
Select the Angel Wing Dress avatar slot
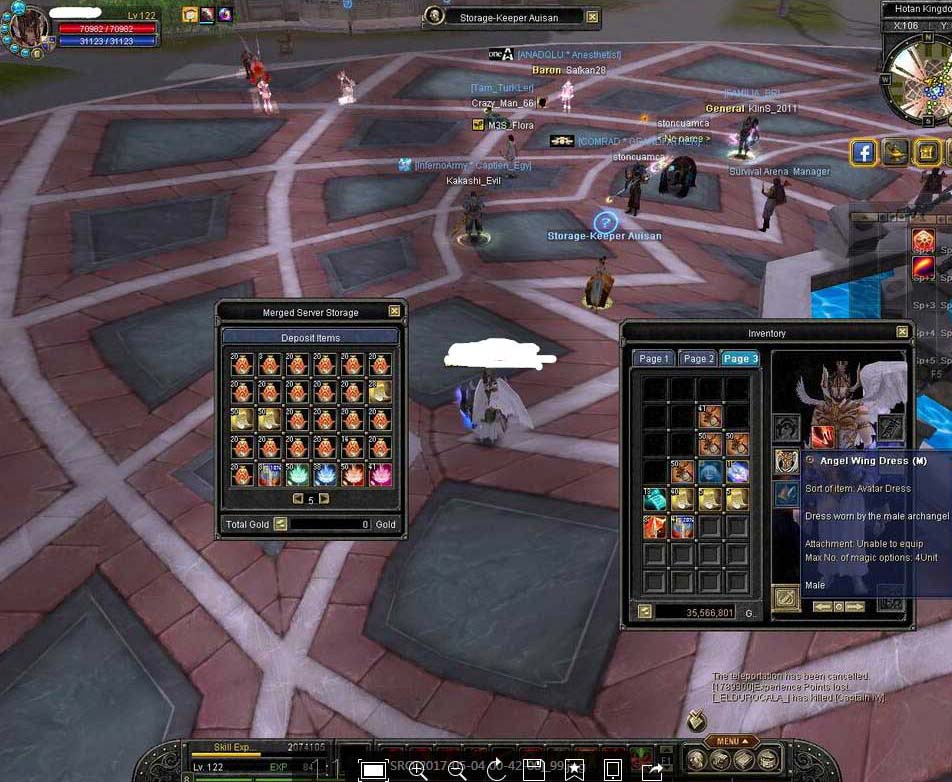[x=786, y=461]
